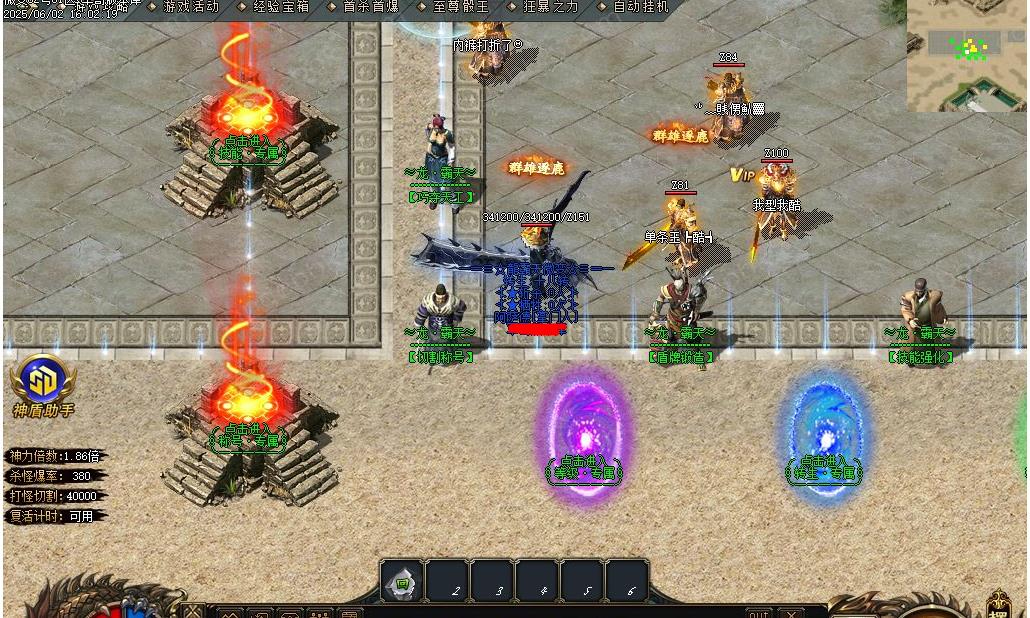Image resolution: width=1030 pixels, height=618 pixels.
Task: Open the 神盾助手 shield icon
Action: 43,380
